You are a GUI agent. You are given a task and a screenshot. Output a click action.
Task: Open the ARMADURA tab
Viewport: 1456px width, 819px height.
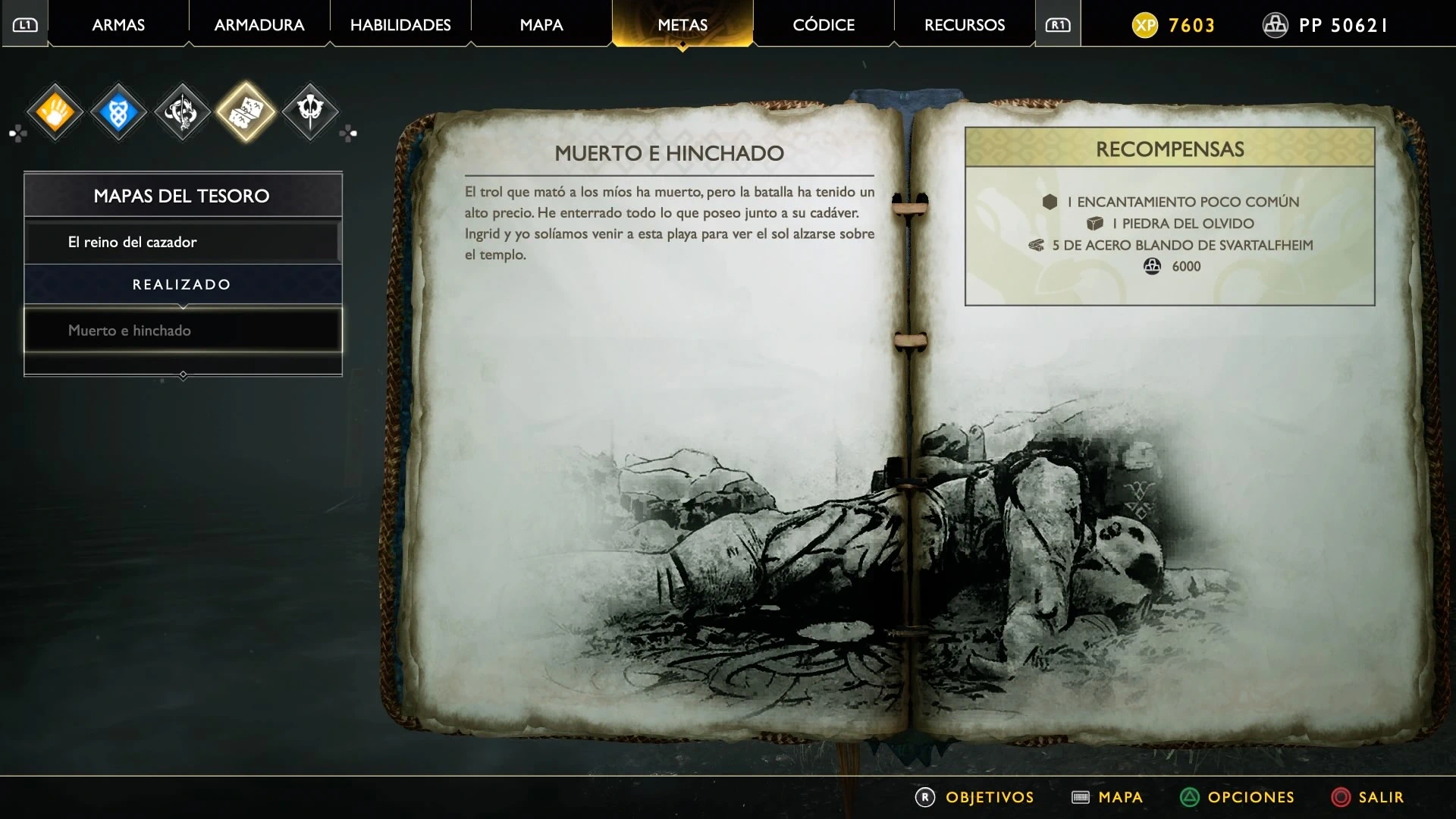tap(259, 25)
